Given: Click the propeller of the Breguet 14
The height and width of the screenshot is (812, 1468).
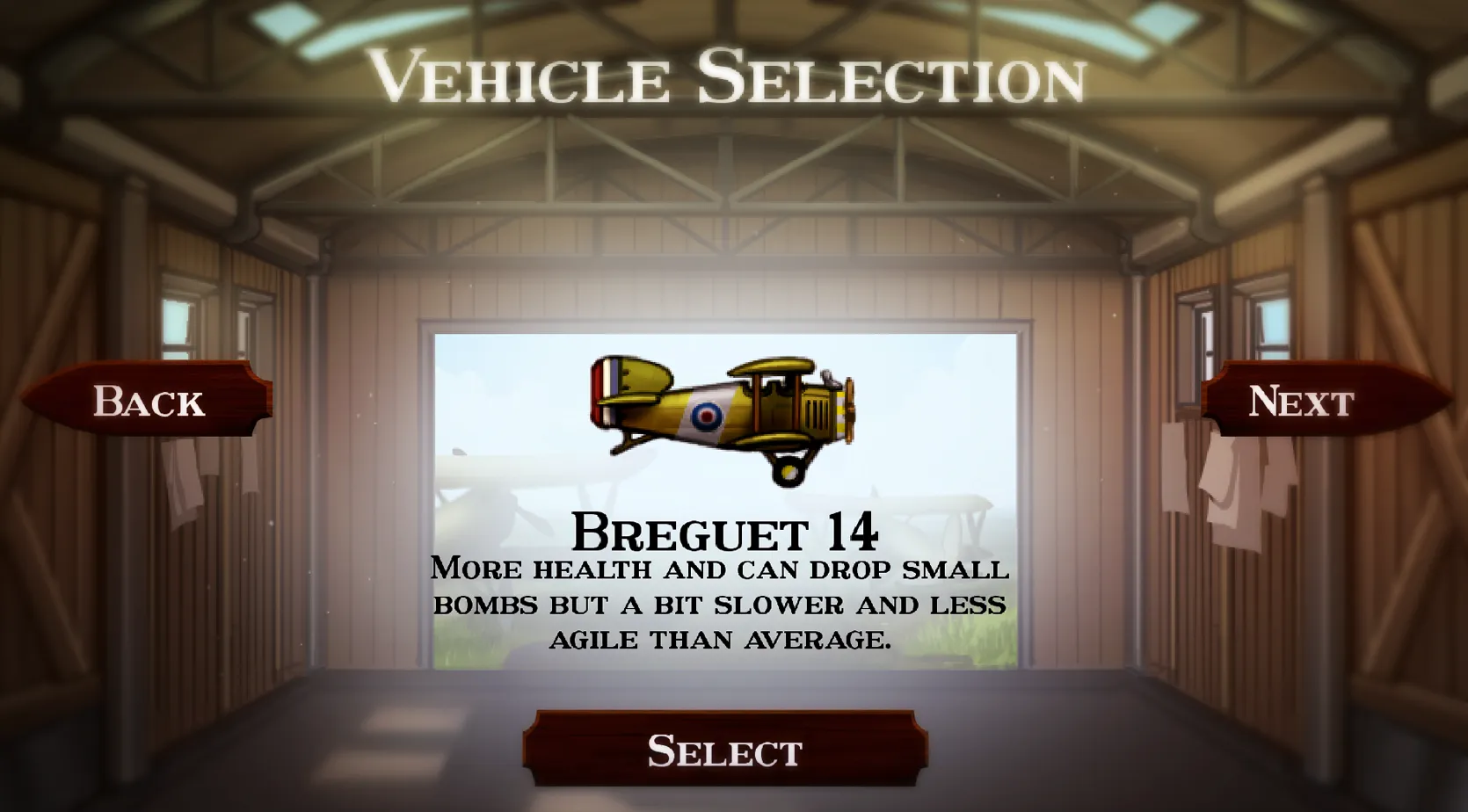Looking at the screenshot, I should pyautogui.click(x=849, y=409).
